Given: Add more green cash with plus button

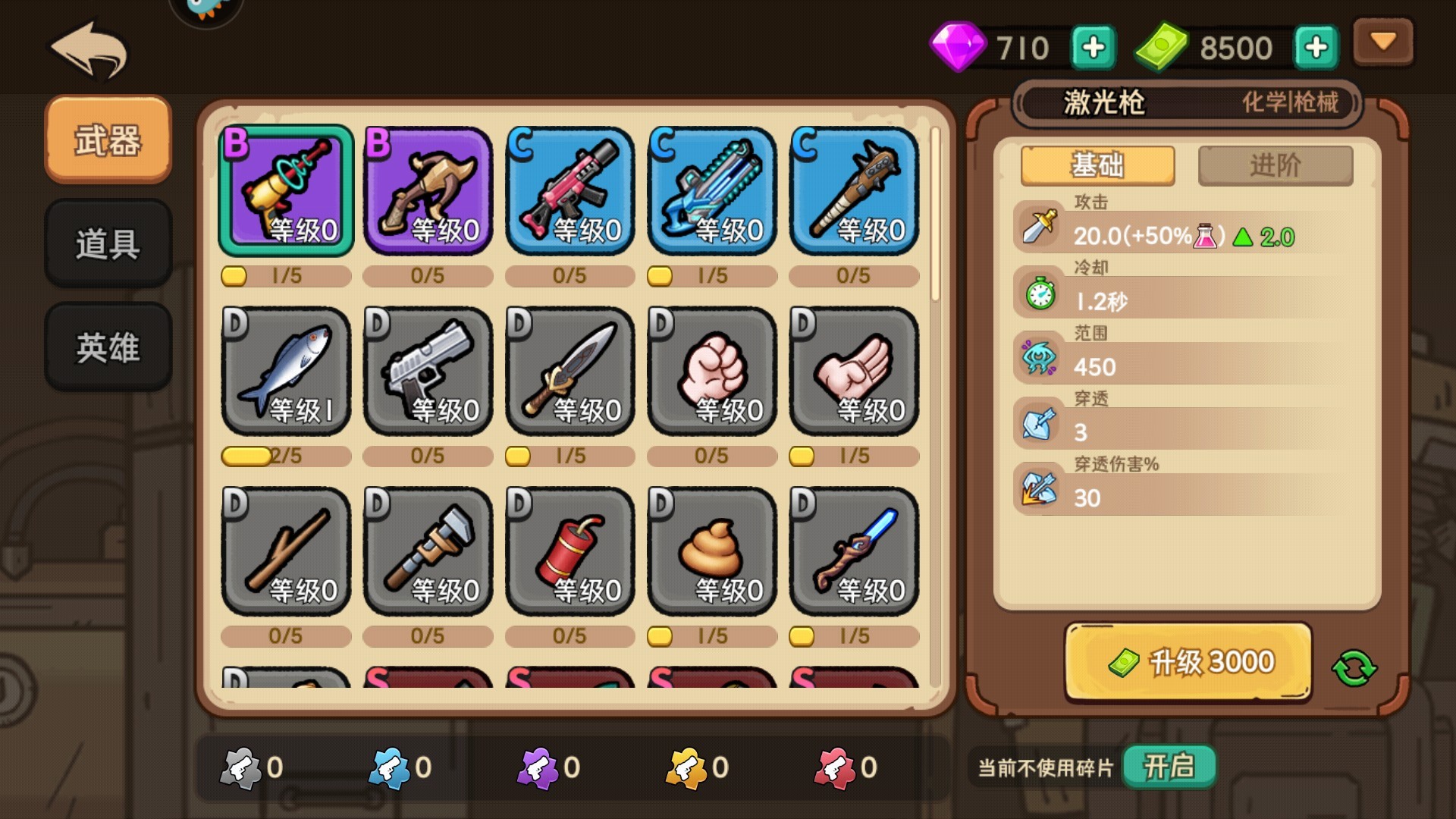Looking at the screenshot, I should click(x=1316, y=48).
